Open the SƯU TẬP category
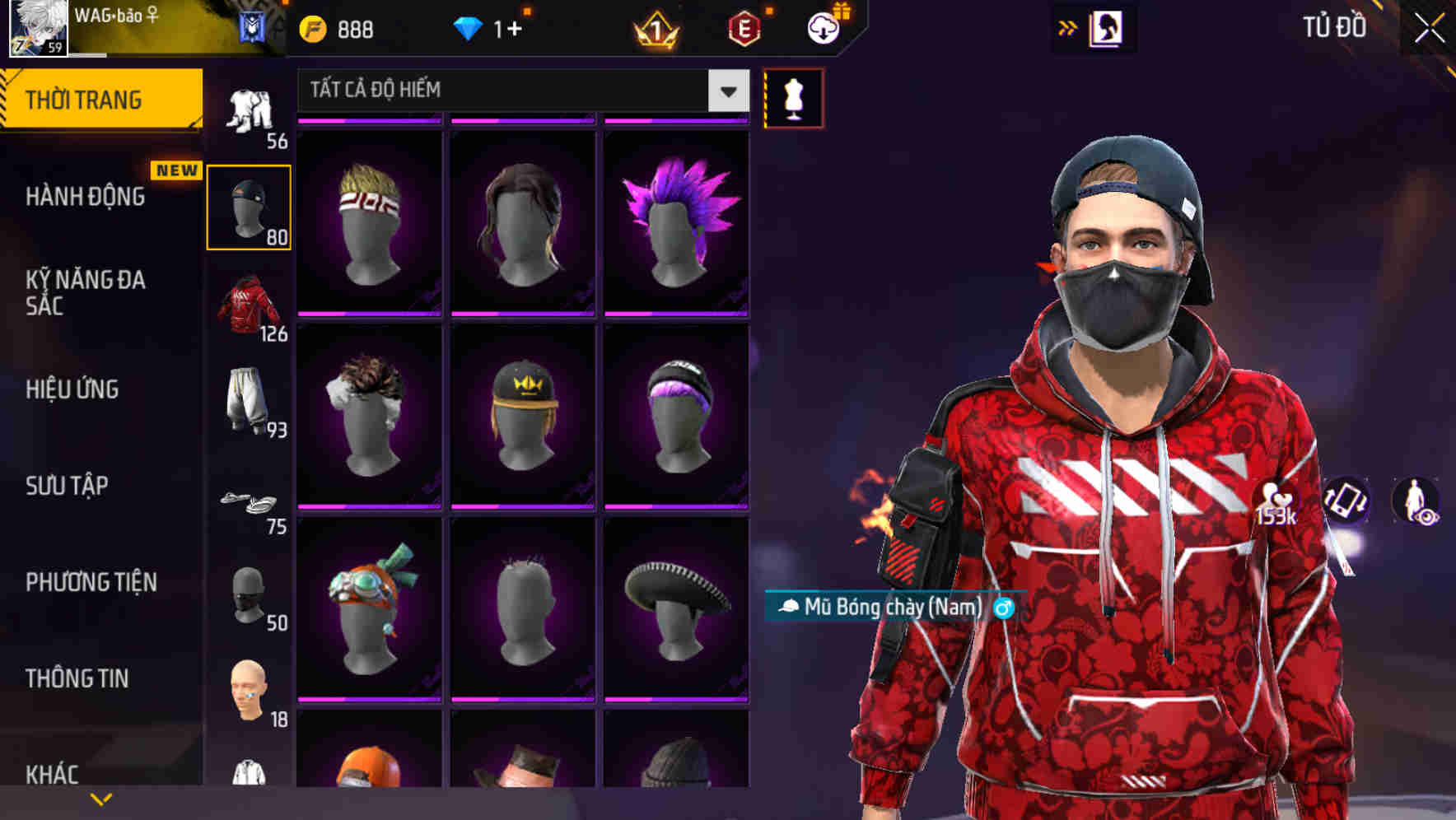The height and width of the screenshot is (820, 1456). click(68, 487)
